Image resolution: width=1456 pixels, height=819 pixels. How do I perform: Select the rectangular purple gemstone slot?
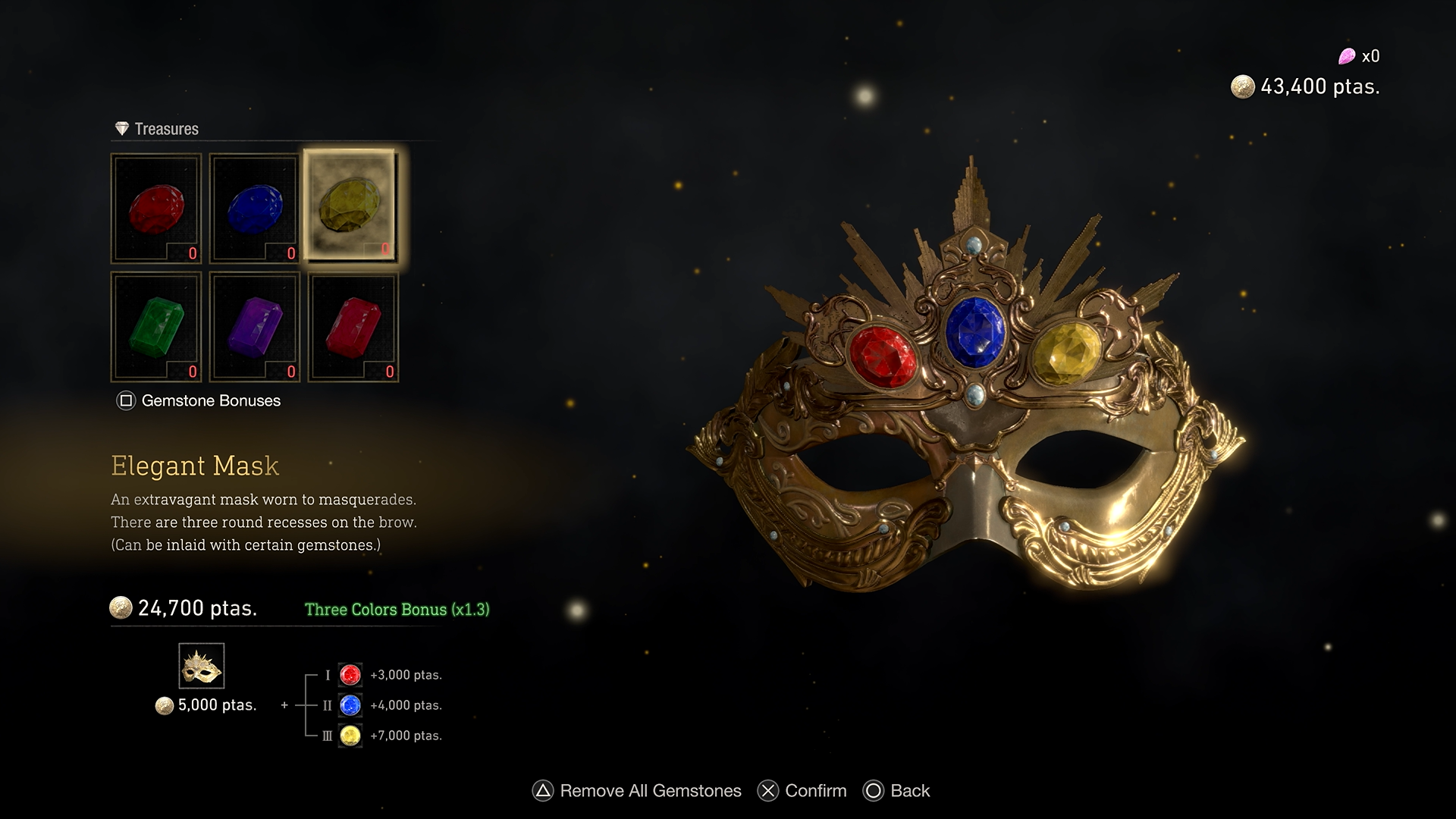coord(255,327)
